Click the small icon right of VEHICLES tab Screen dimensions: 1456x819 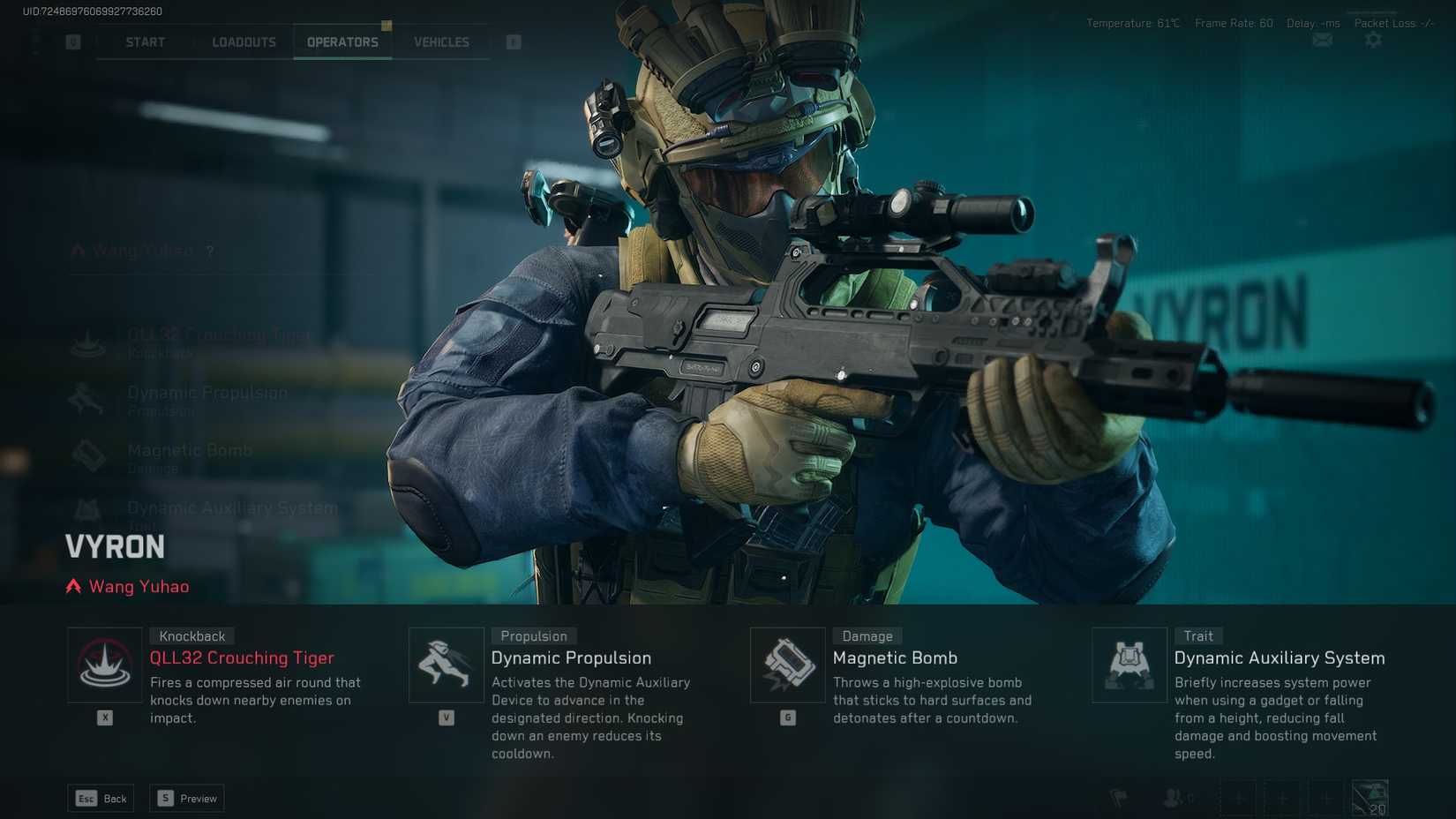(x=513, y=41)
